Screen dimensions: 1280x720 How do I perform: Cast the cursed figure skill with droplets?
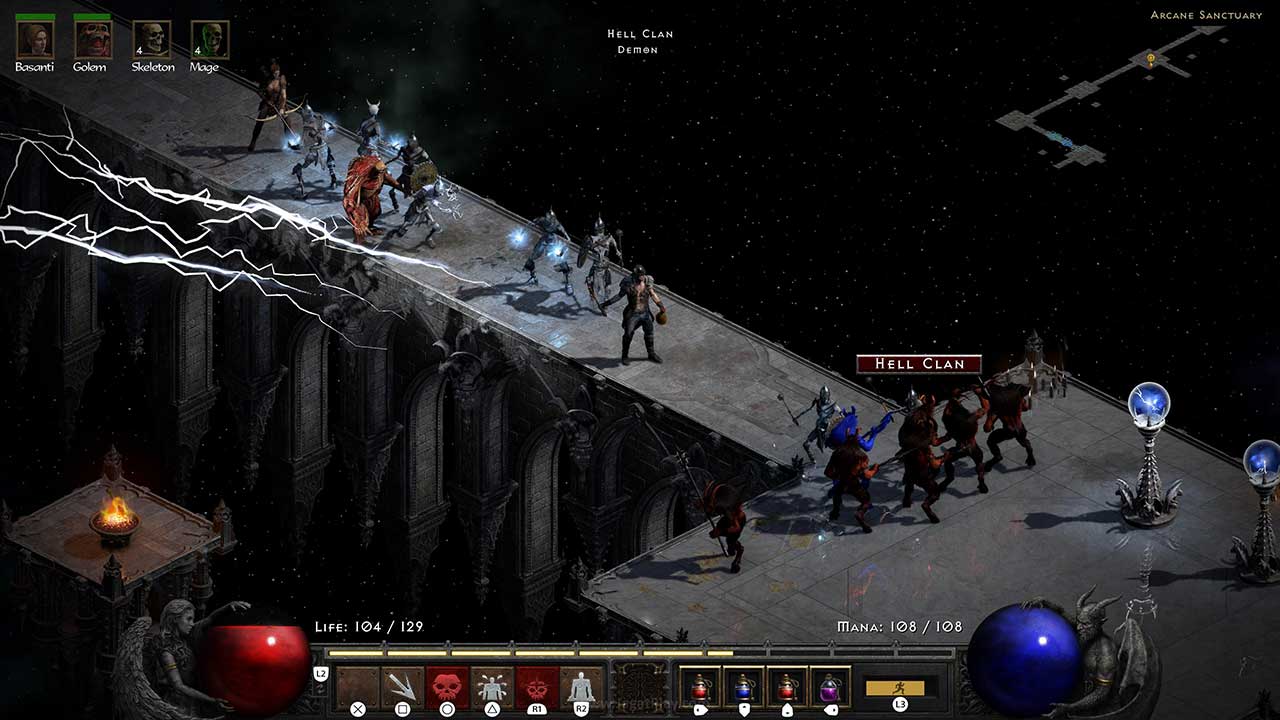(x=492, y=687)
